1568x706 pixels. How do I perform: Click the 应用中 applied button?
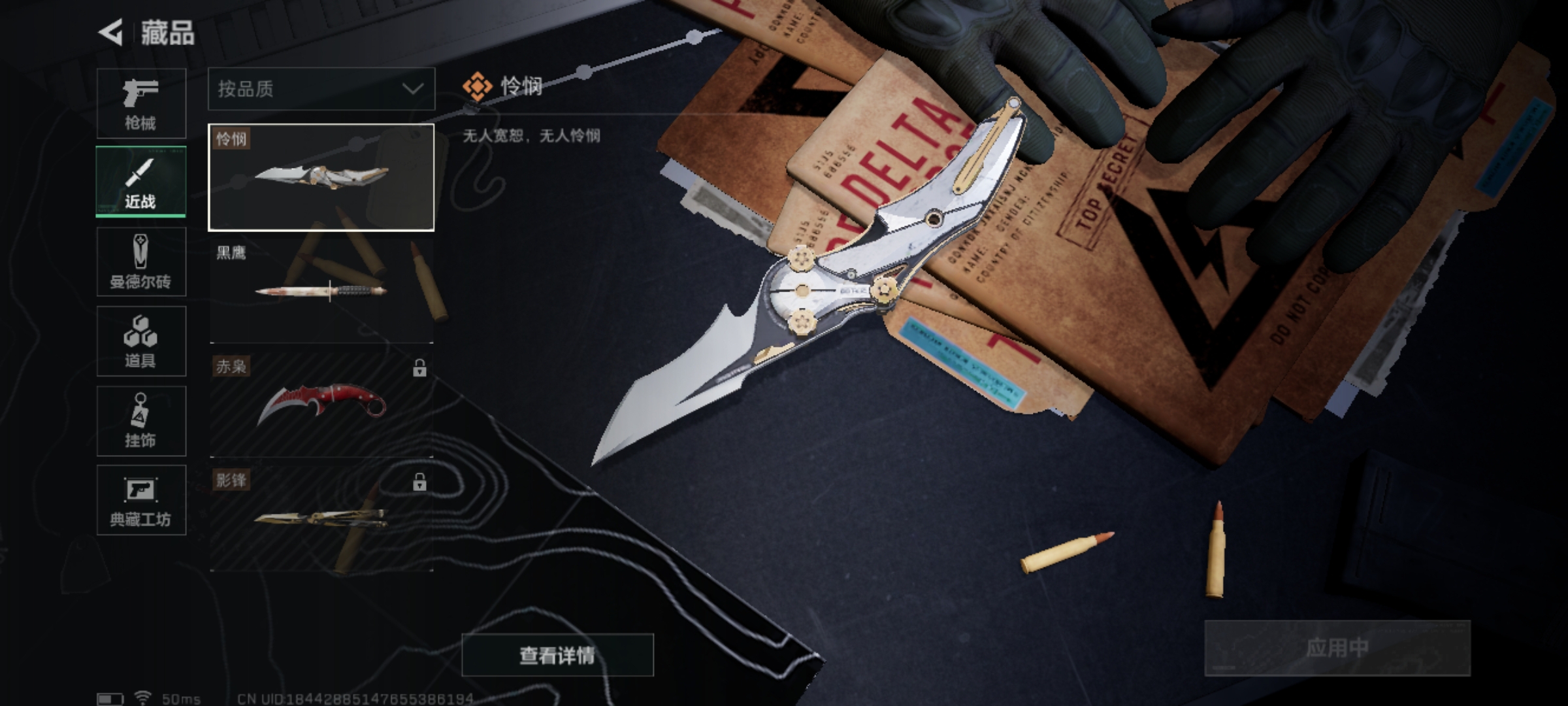pyautogui.click(x=1337, y=648)
